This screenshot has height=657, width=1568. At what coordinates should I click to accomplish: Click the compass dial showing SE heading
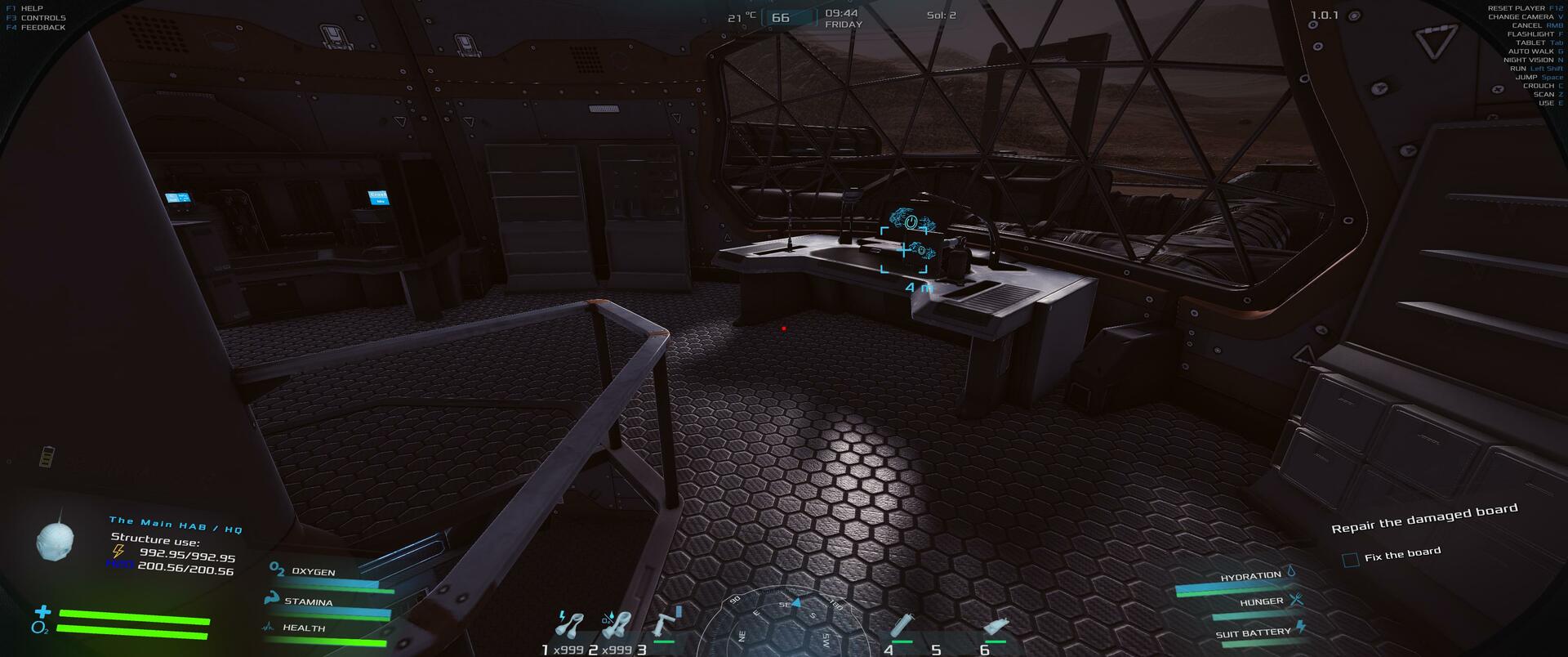tap(782, 625)
